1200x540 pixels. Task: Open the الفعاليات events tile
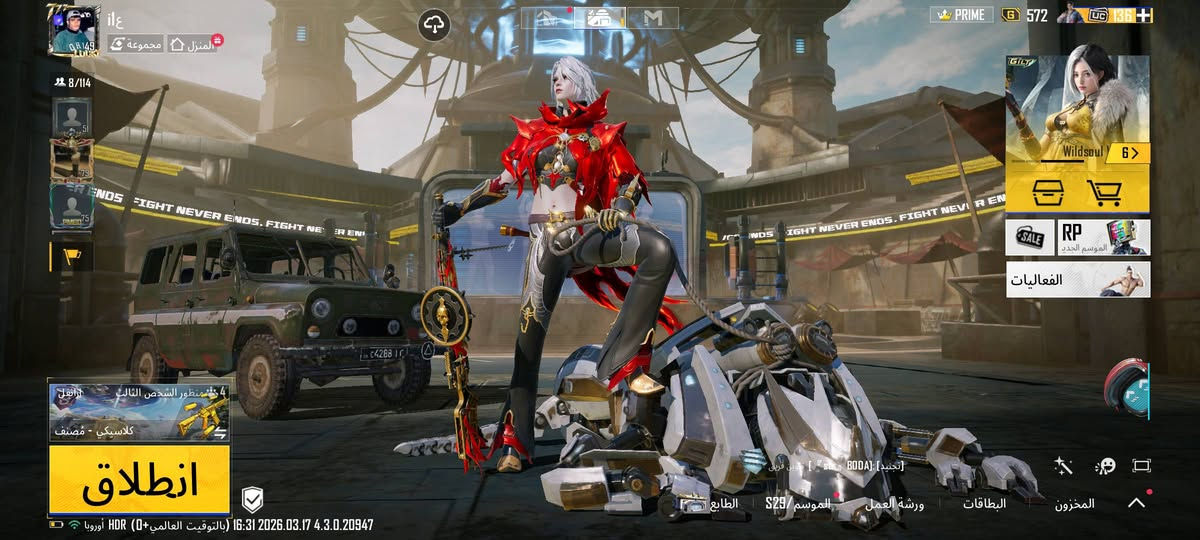click(1077, 280)
